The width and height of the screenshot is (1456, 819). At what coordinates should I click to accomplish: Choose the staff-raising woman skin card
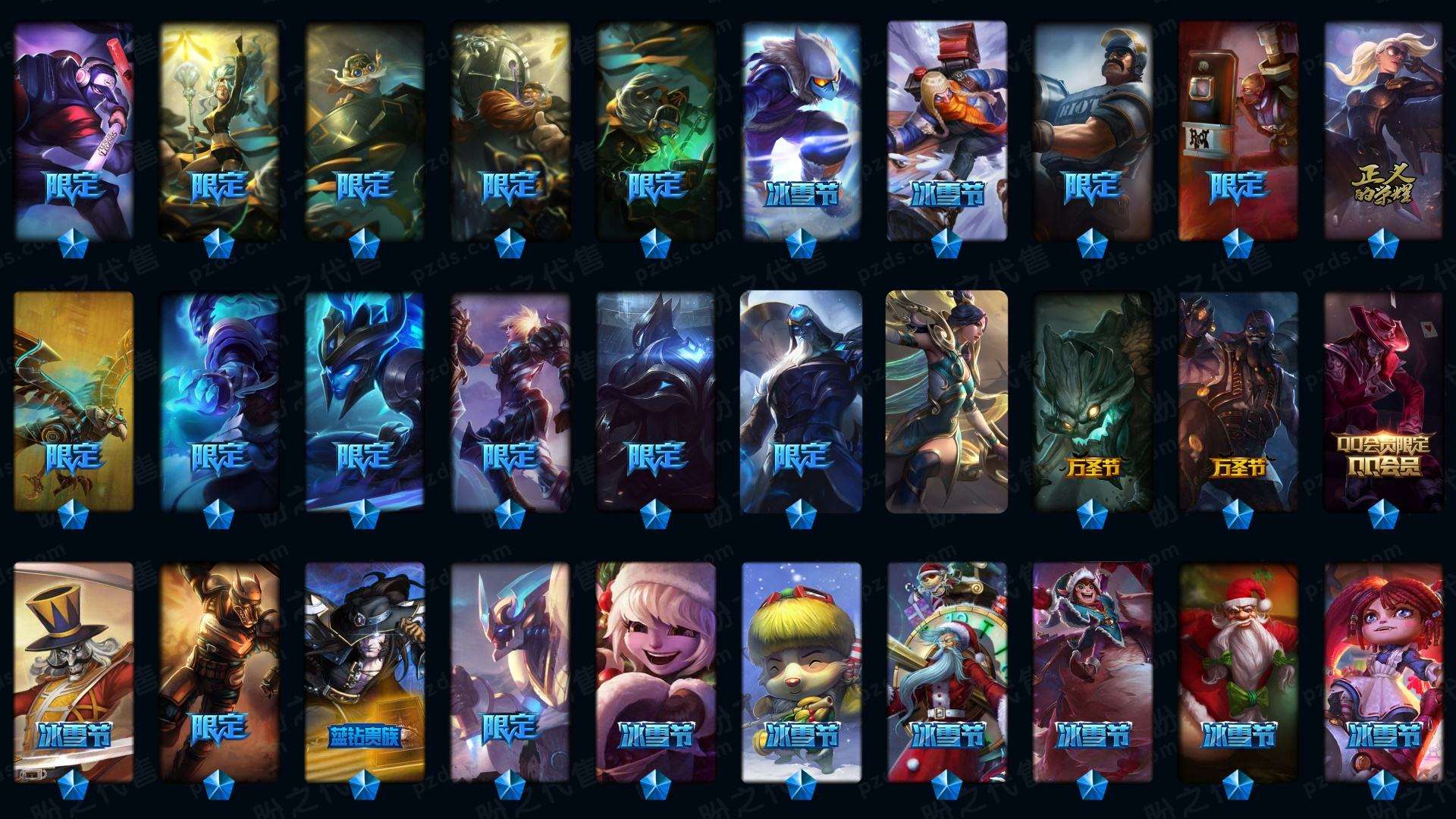219,129
